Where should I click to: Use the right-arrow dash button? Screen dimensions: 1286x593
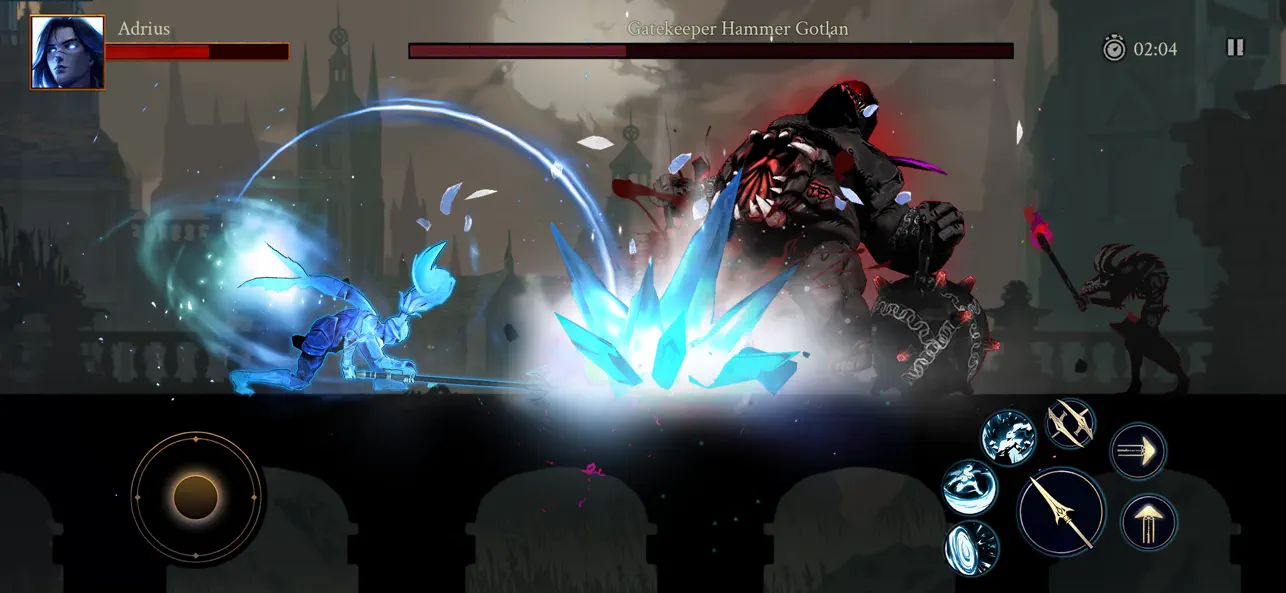click(1138, 451)
